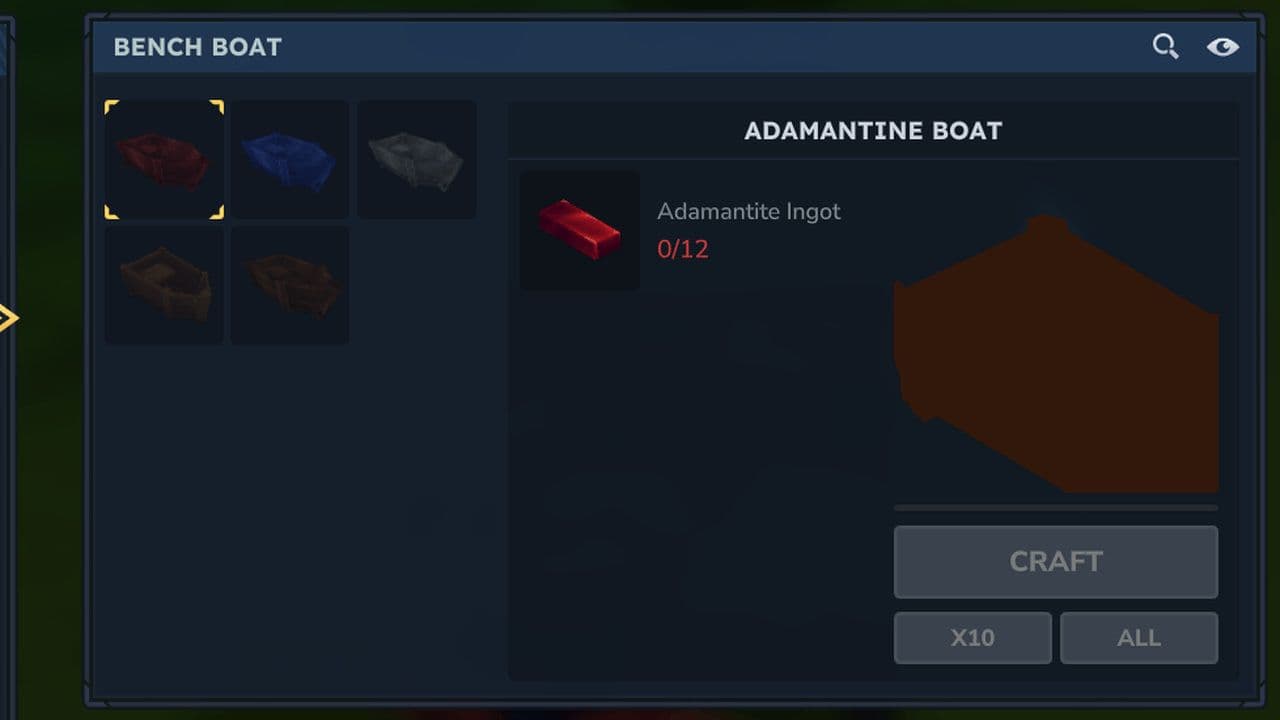This screenshot has width=1280, height=720.
Task: Click the Adamantite Ingot ingredient icon
Action: [x=579, y=231]
